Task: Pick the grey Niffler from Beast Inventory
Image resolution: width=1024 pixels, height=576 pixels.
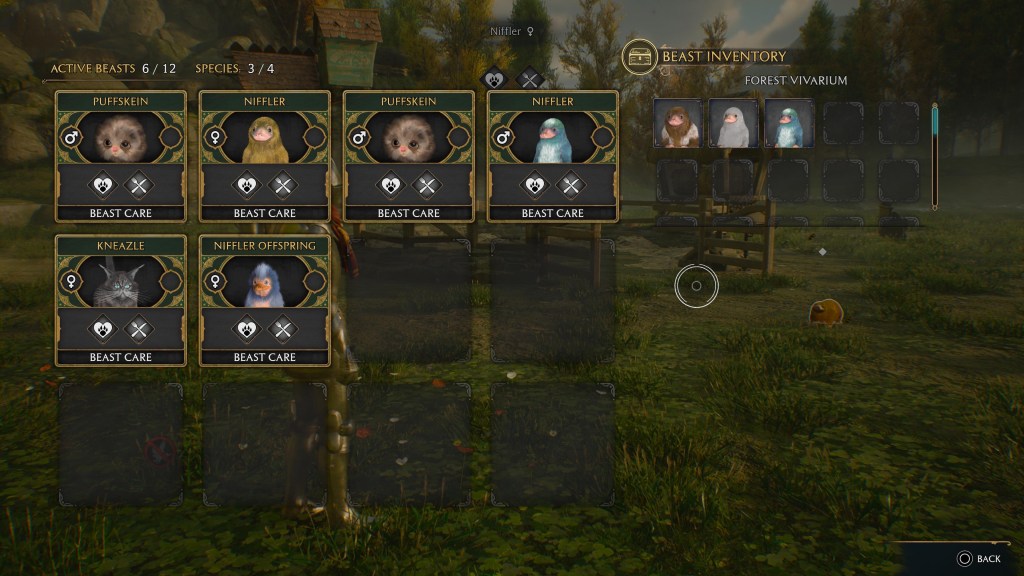Action: (x=732, y=124)
